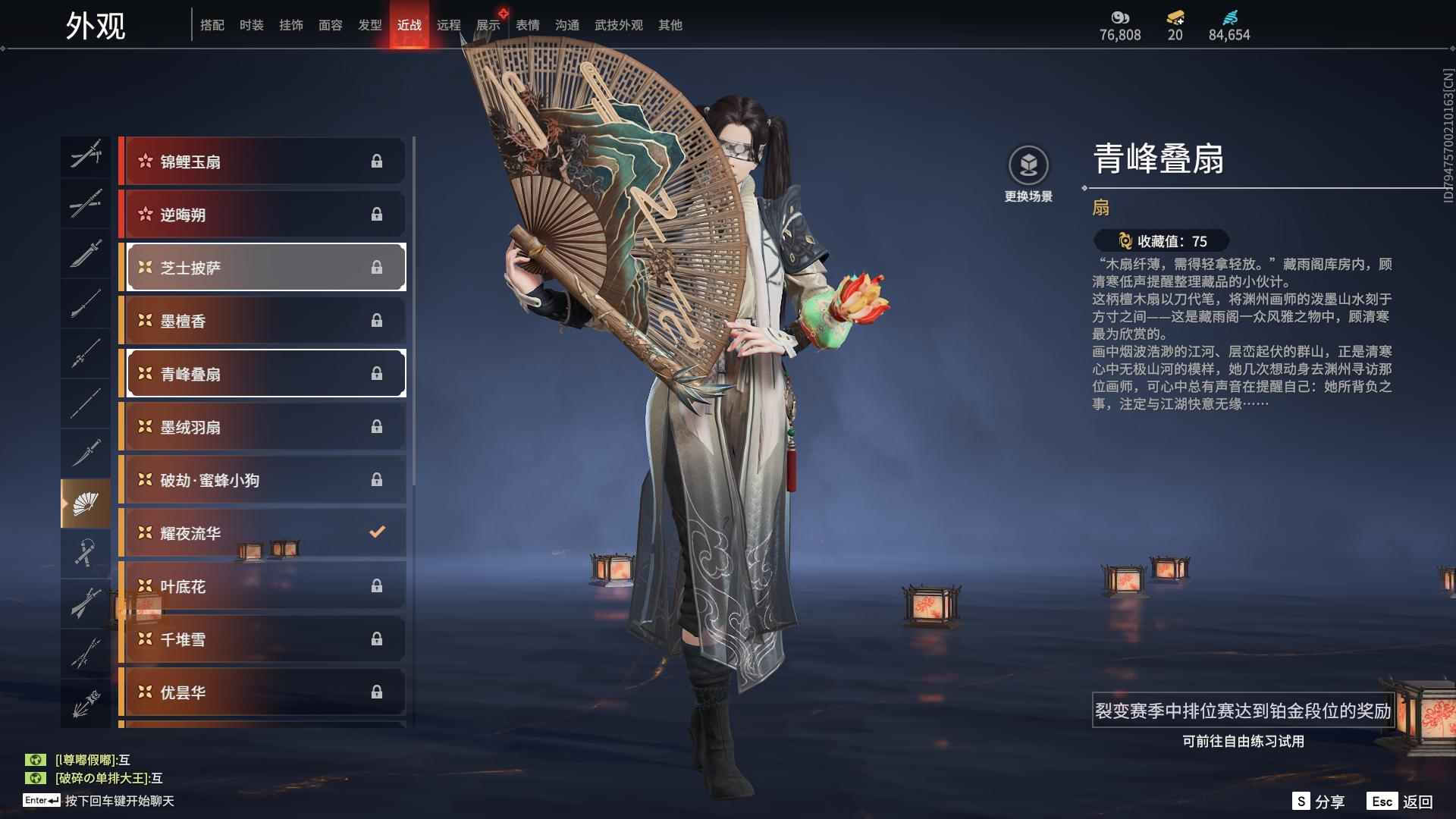
Task: Click the lock icon on 锦鲤玉扇
Action: click(377, 161)
